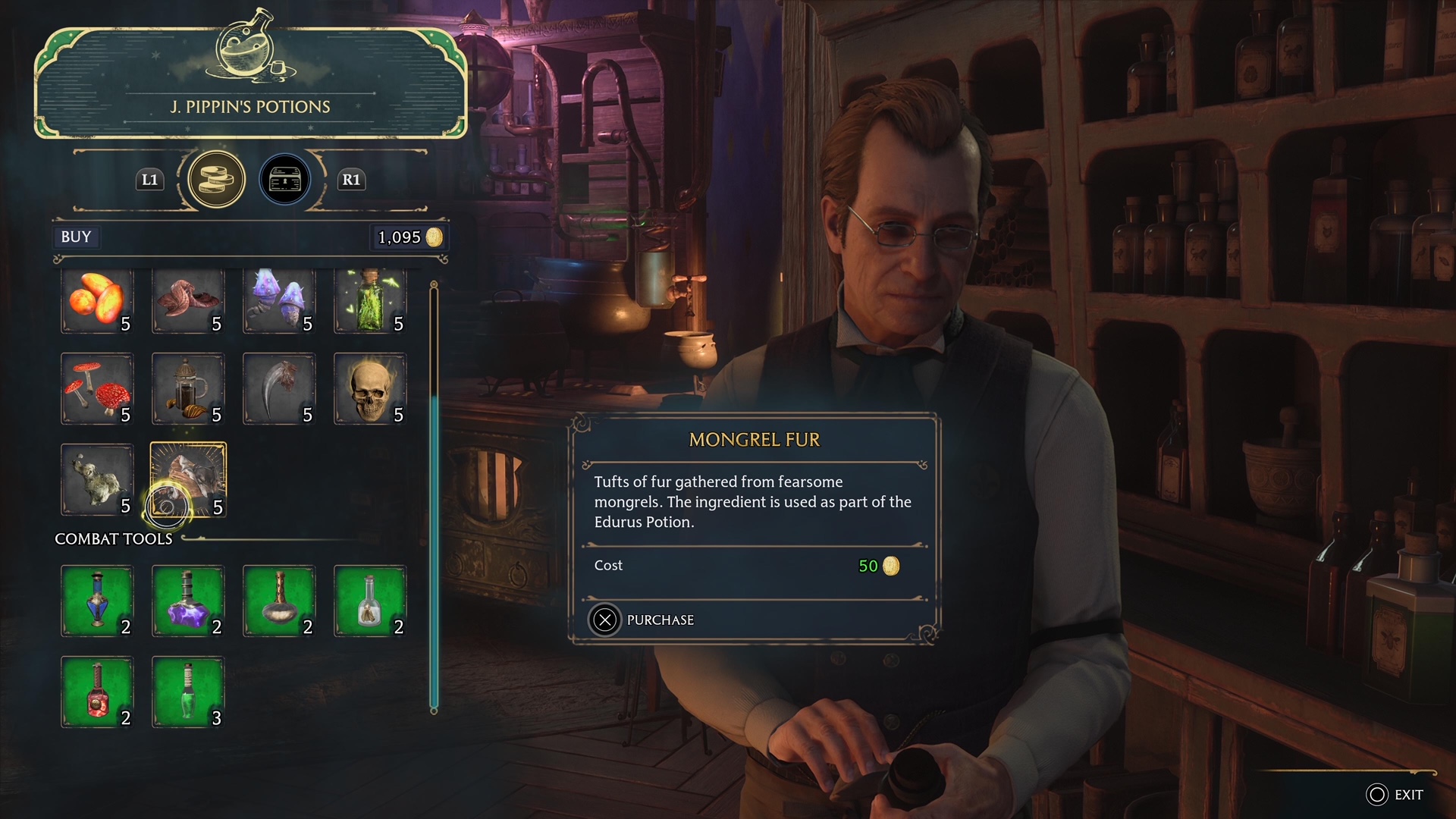Choose the purple Thunderbrew potion

point(188,601)
